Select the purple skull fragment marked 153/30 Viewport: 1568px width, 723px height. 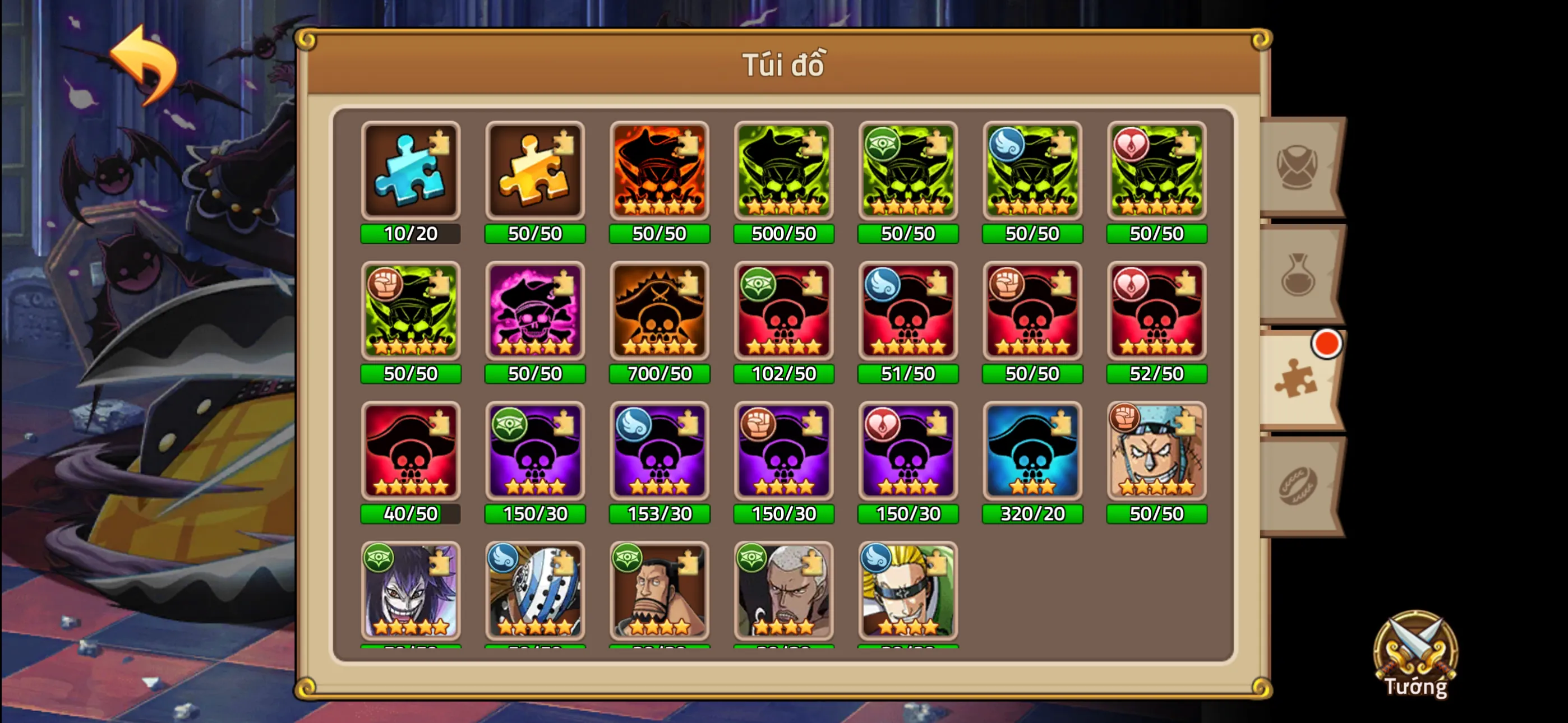click(x=659, y=452)
